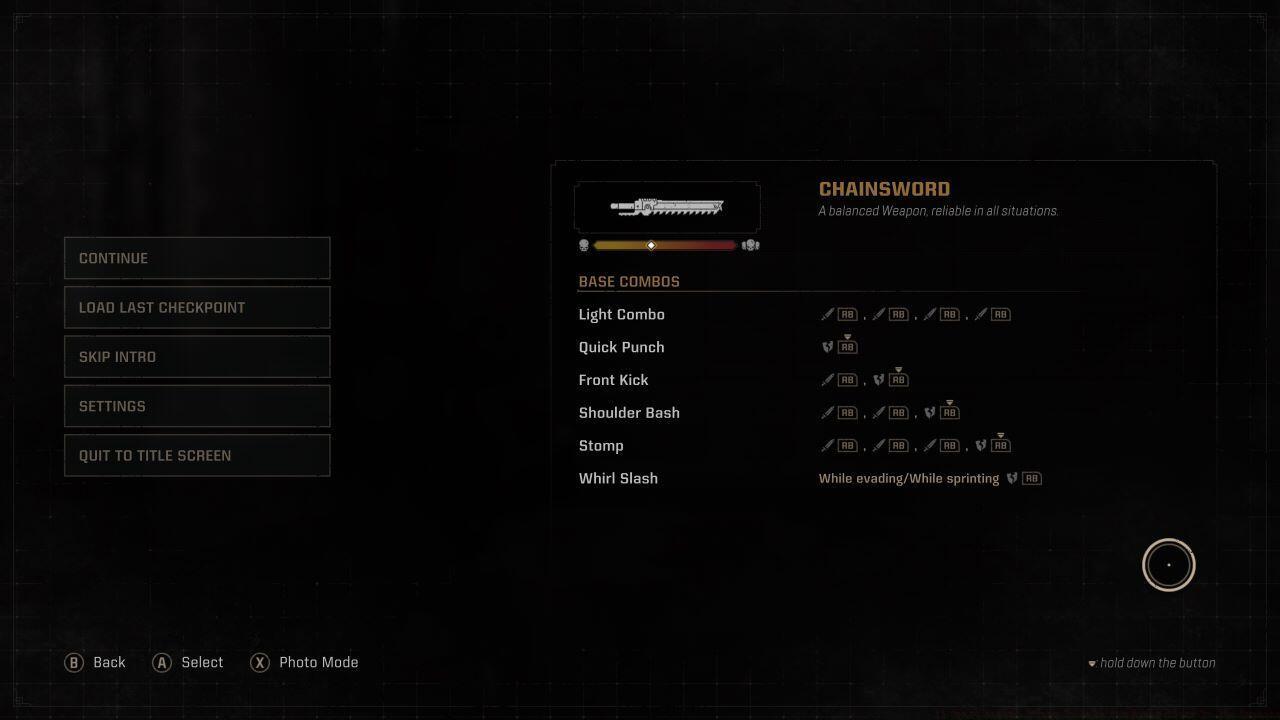The width and height of the screenshot is (1280, 720).
Task: Select the sword icon in the Light Combo row
Action: 827,313
